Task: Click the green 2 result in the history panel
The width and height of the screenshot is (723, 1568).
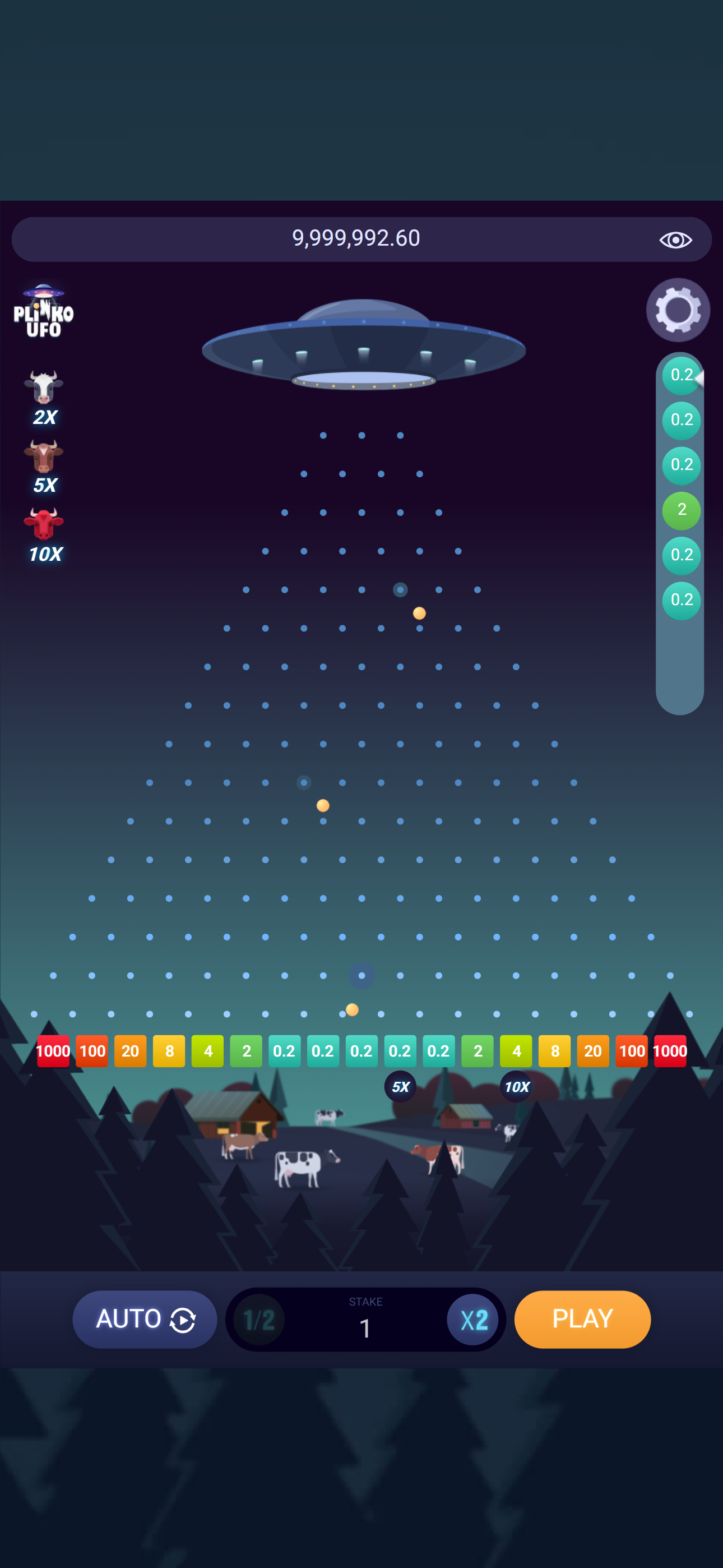Action: click(x=682, y=510)
